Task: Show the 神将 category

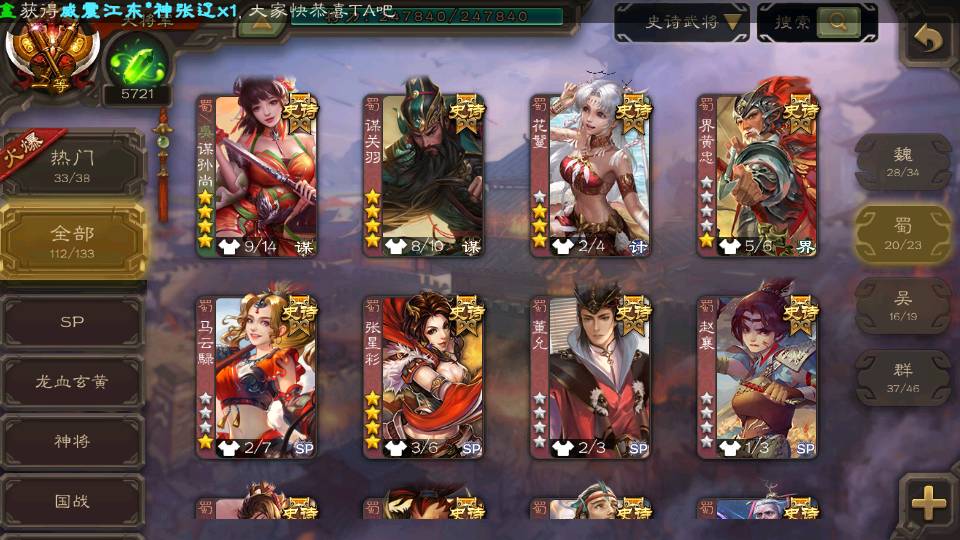Action: [x=72, y=441]
